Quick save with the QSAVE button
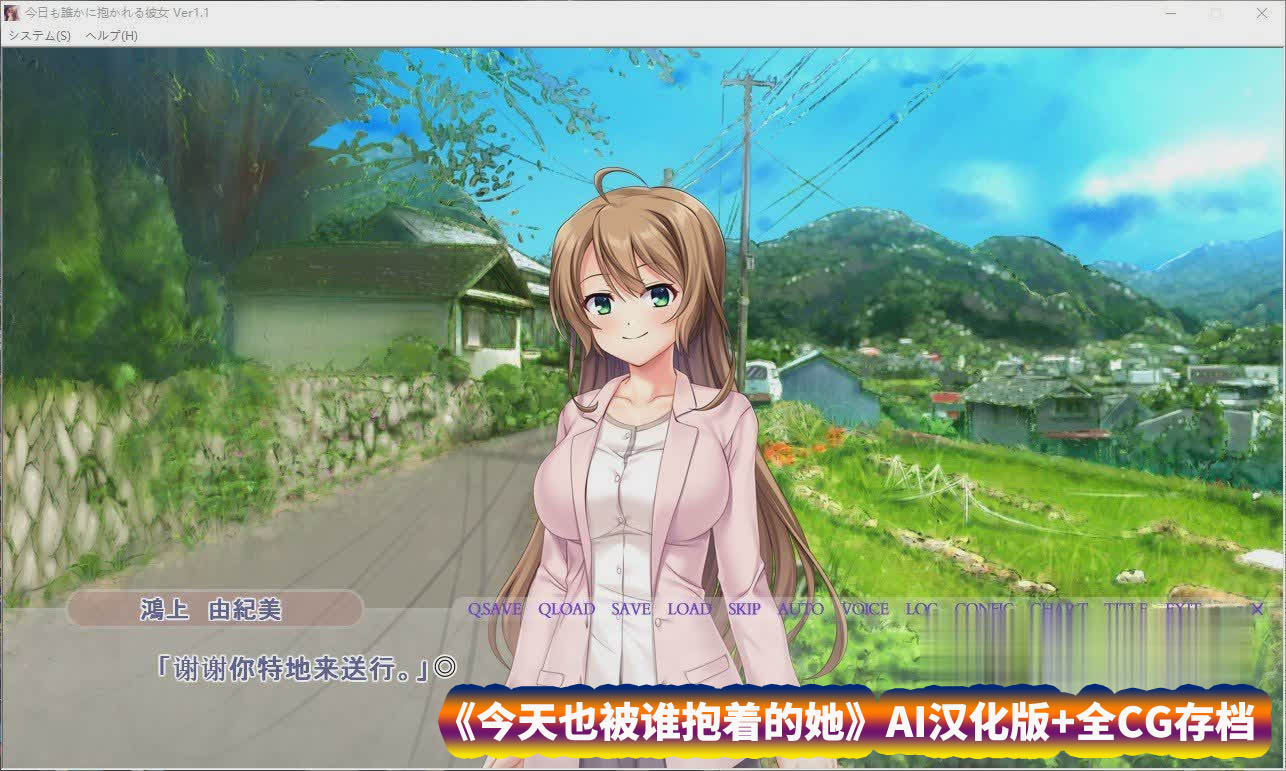 click(494, 609)
